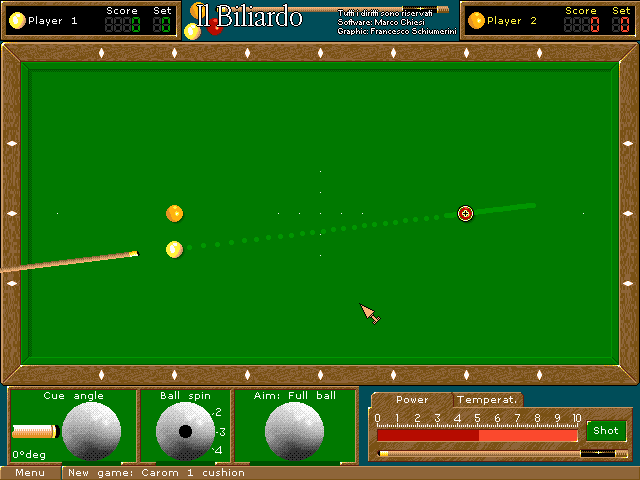640x480 pixels.
Task: Set power on the red power bar
Action: tap(477, 435)
